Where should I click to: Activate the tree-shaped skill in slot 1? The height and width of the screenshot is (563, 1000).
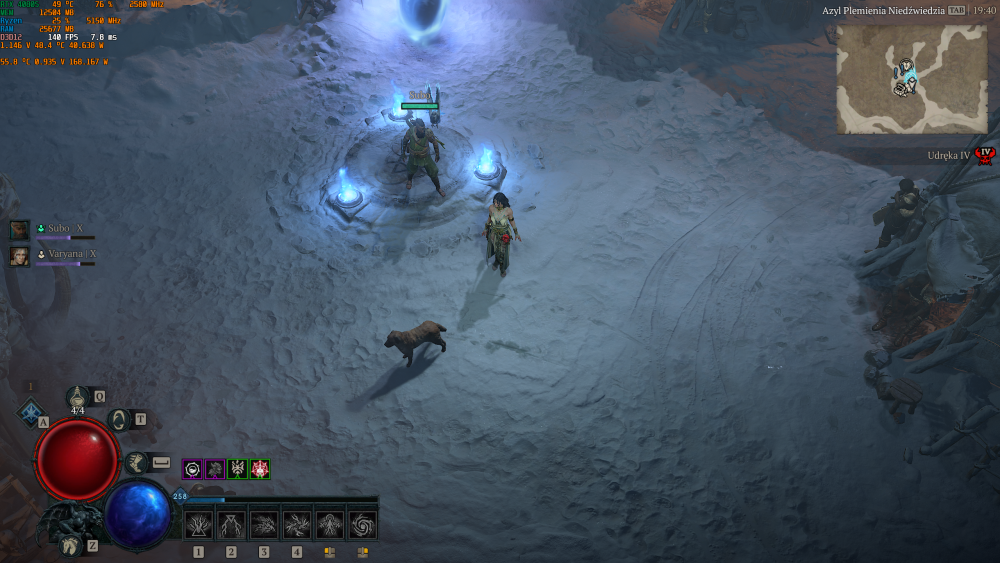click(199, 525)
